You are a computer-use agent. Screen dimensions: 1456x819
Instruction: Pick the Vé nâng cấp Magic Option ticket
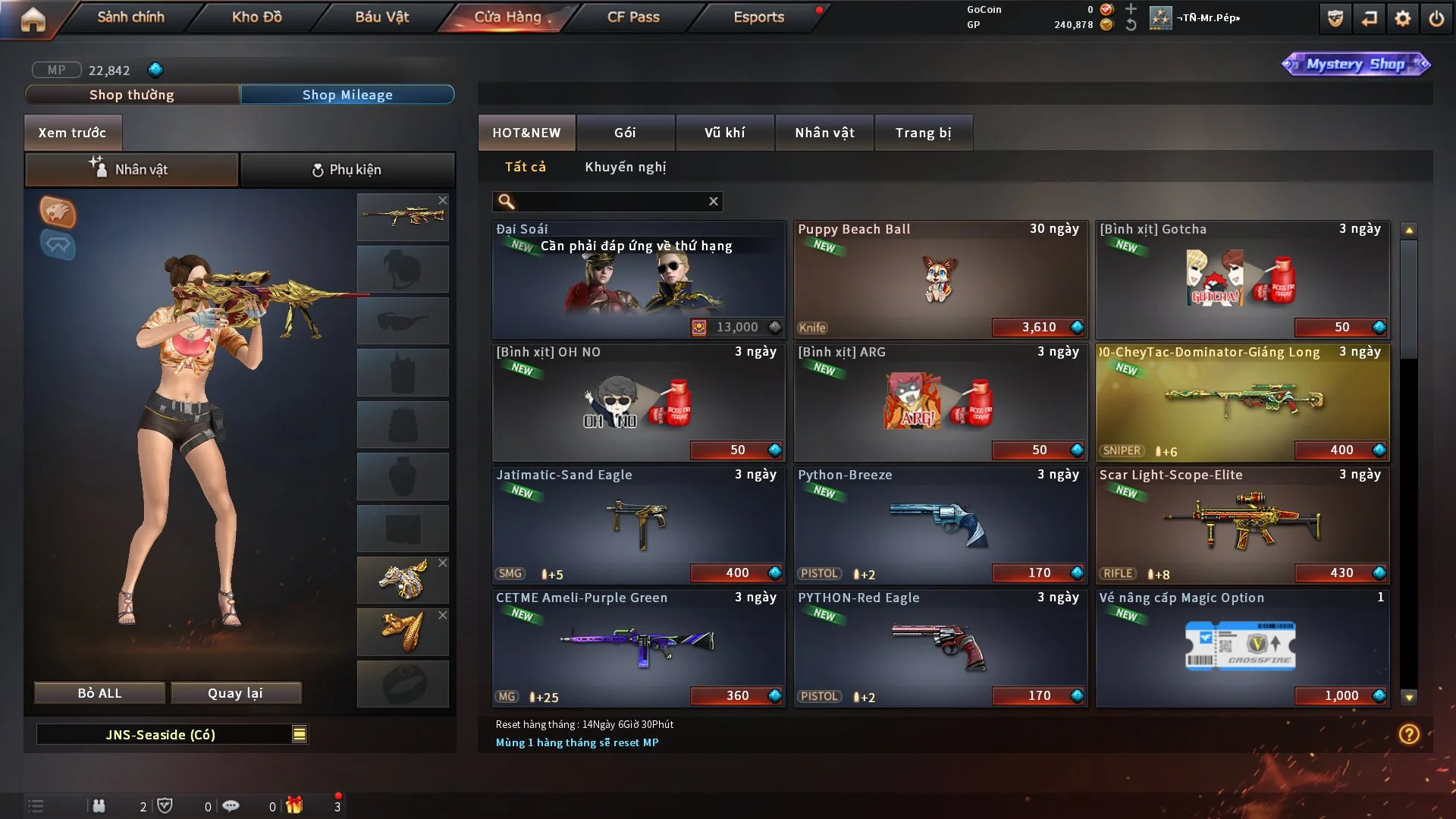pyautogui.click(x=1242, y=648)
